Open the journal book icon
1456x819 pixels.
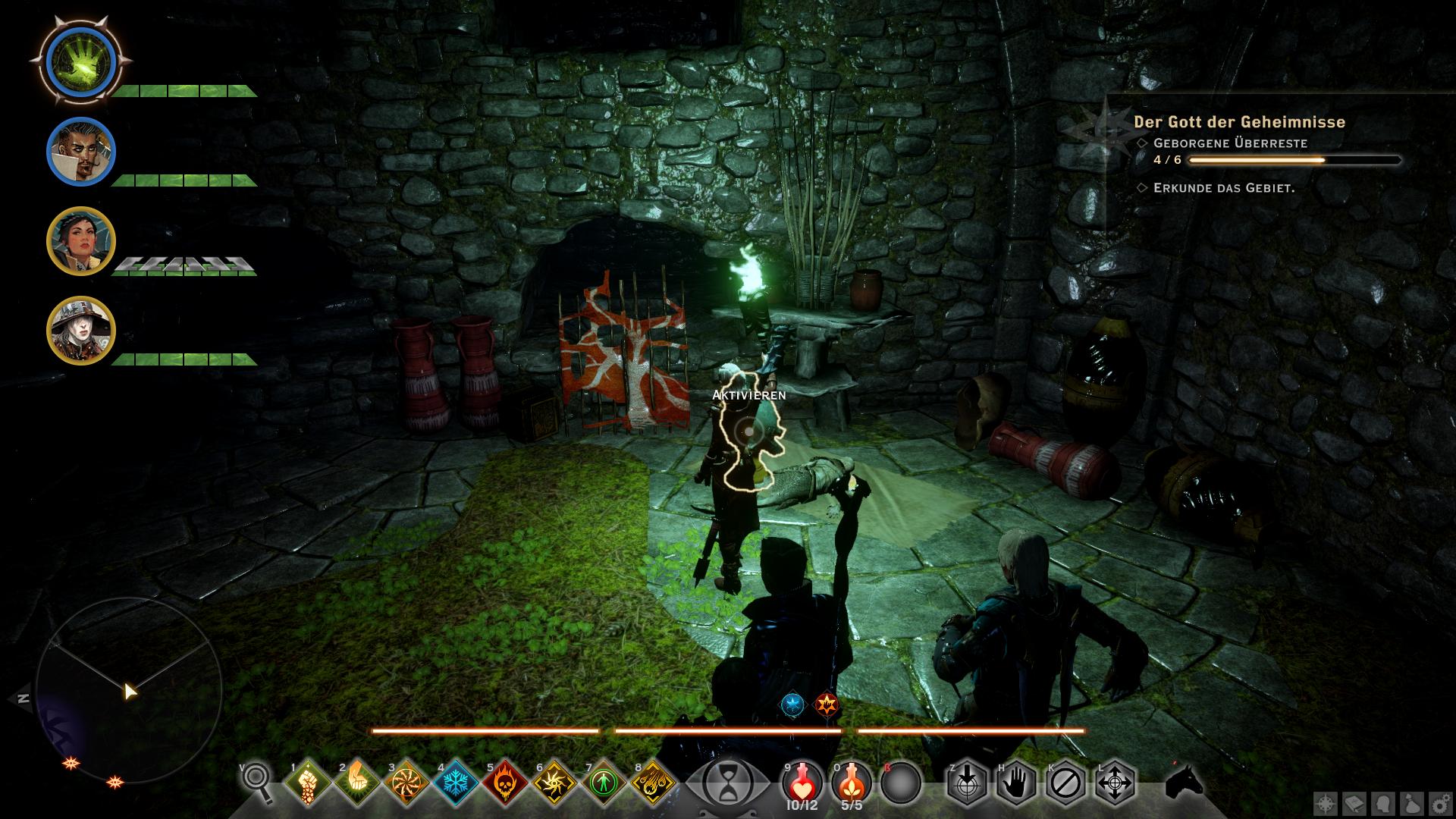coord(1354,803)
